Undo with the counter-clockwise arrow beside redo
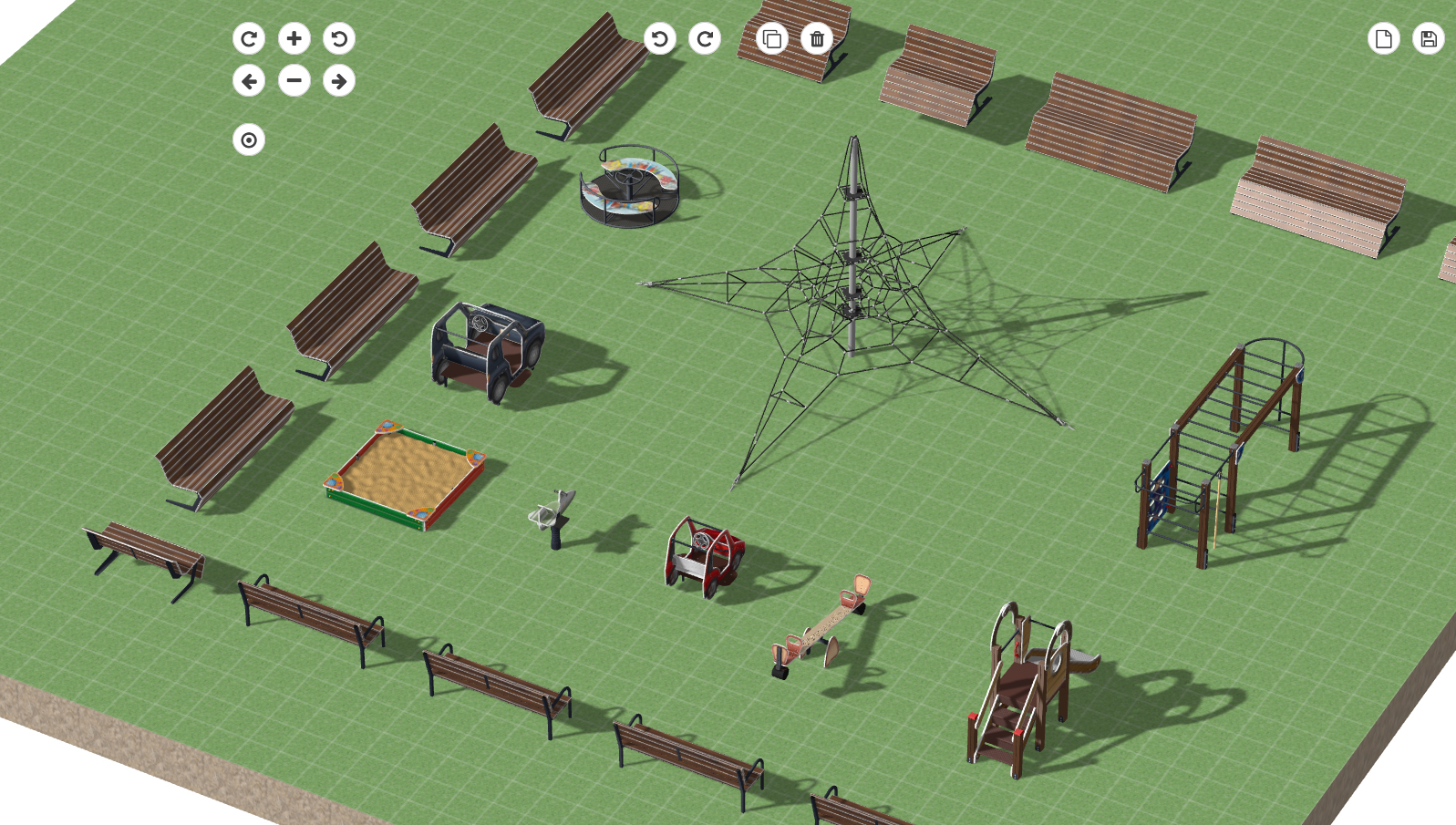Screen dimensions: 1456x825 [x=660, y=38]
